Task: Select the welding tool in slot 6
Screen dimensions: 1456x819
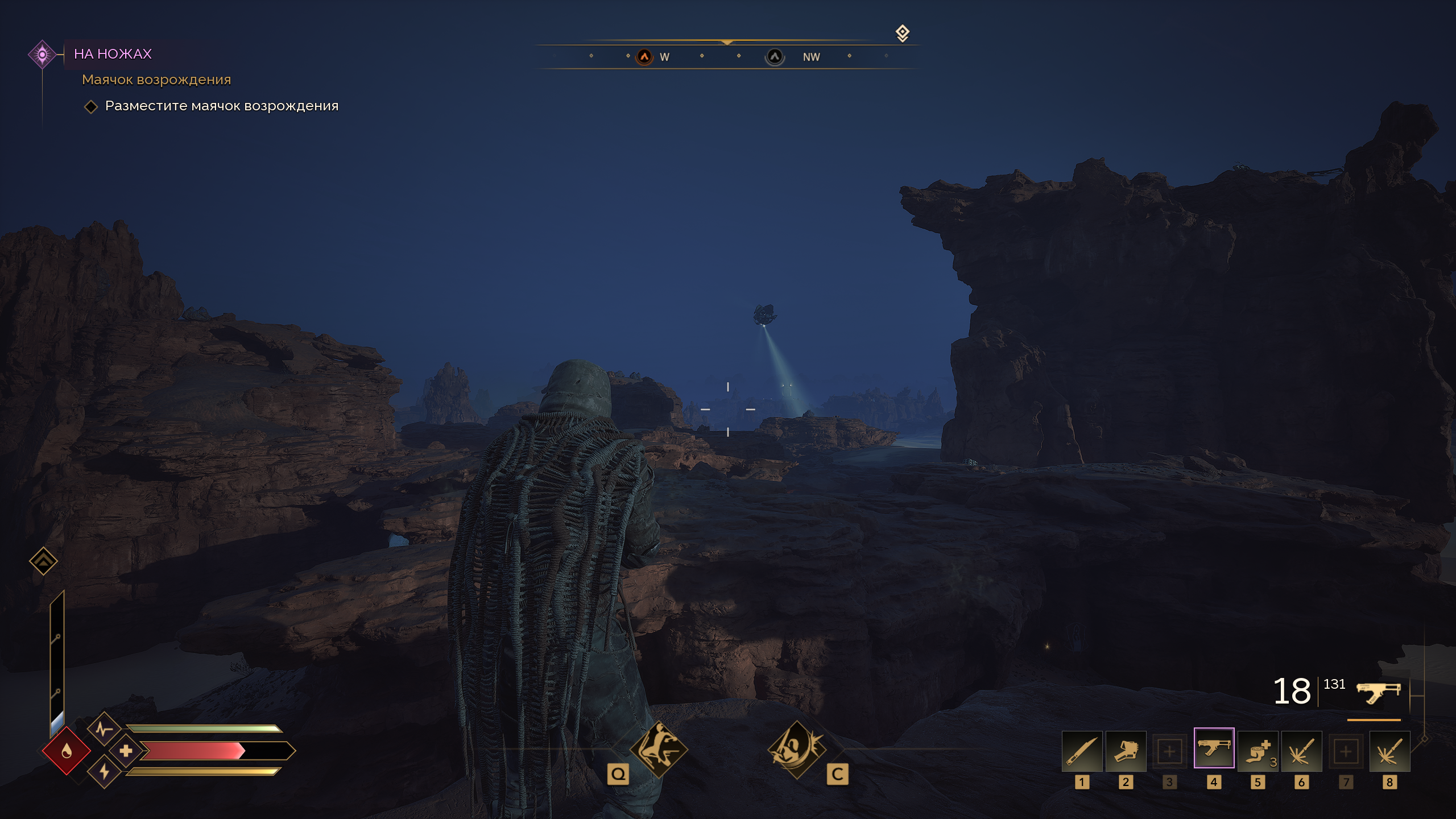Action: pos(1301,751)
